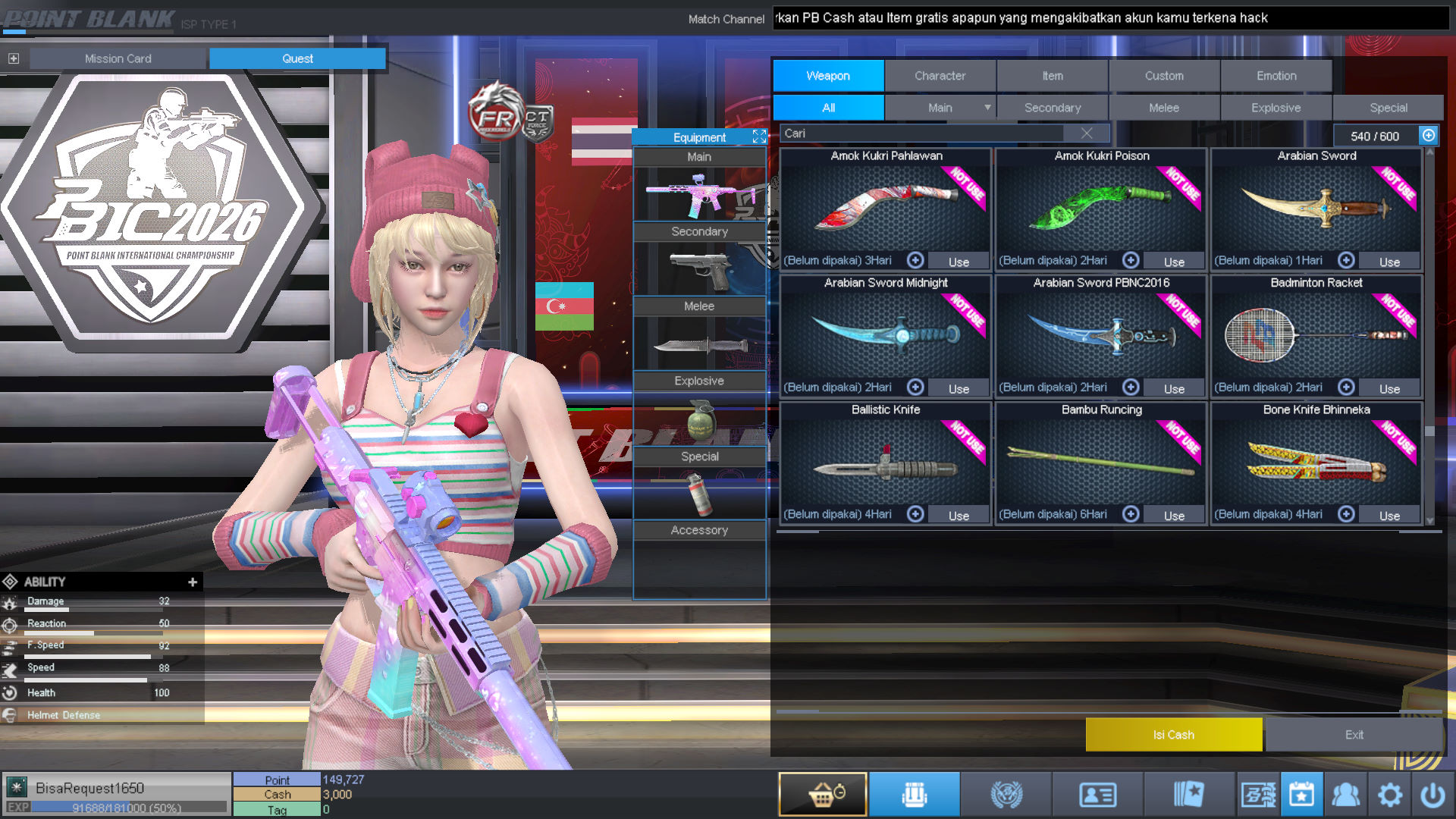Exit the inventory screen
The image size is (1456, 819).
1354,735
